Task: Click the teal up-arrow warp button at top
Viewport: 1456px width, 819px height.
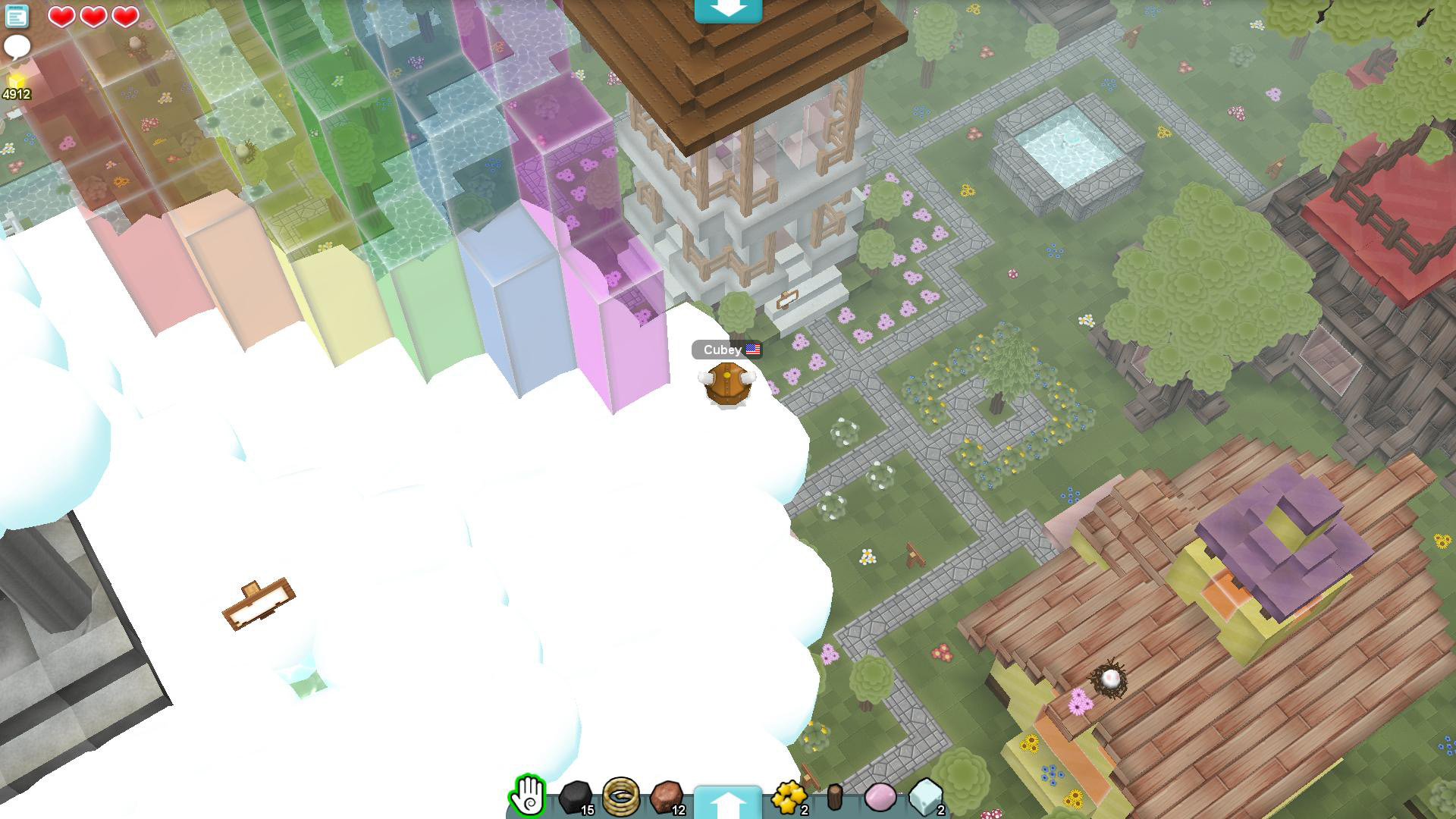Action: [x=729, y=10]
